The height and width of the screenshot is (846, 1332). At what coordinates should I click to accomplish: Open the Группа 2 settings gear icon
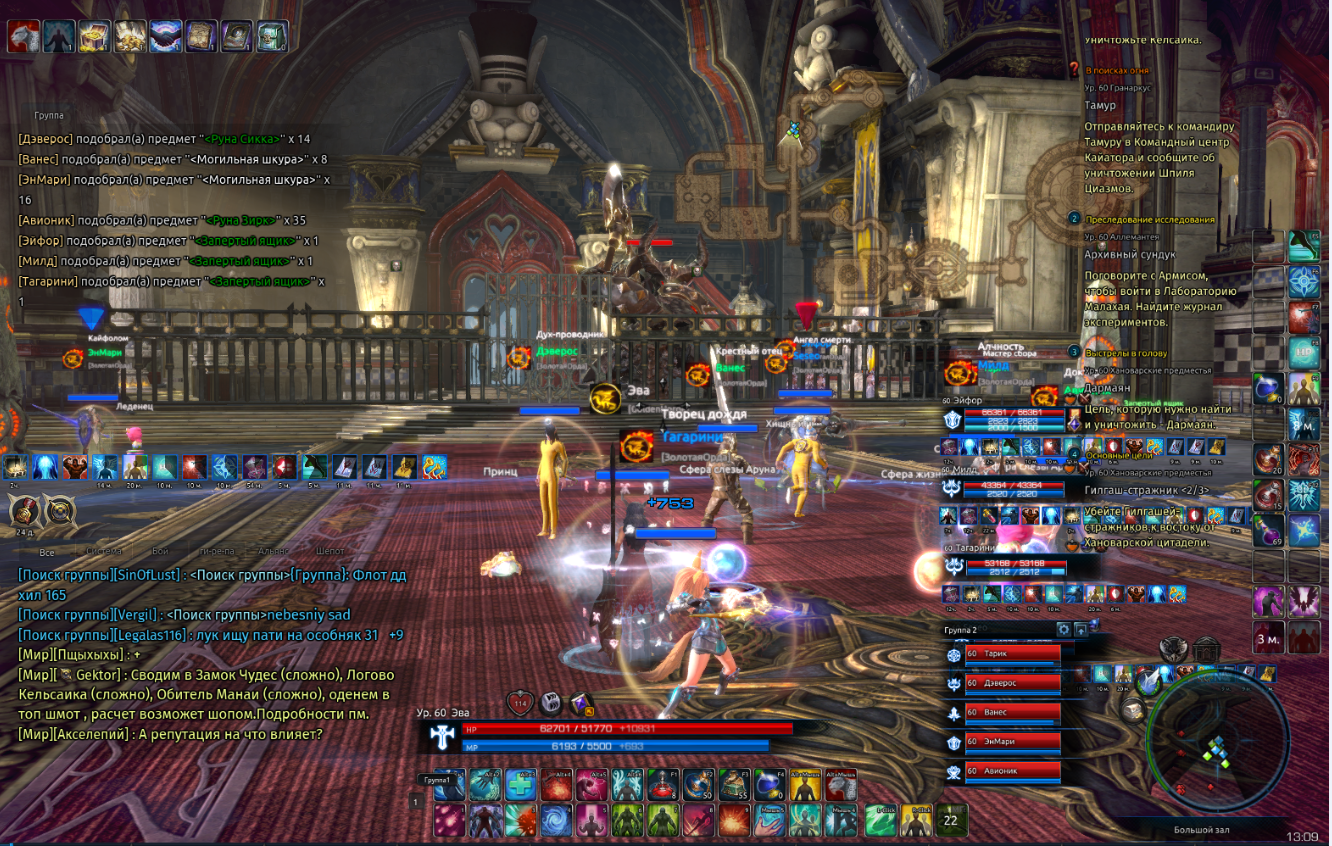[x=1064, y=630]
